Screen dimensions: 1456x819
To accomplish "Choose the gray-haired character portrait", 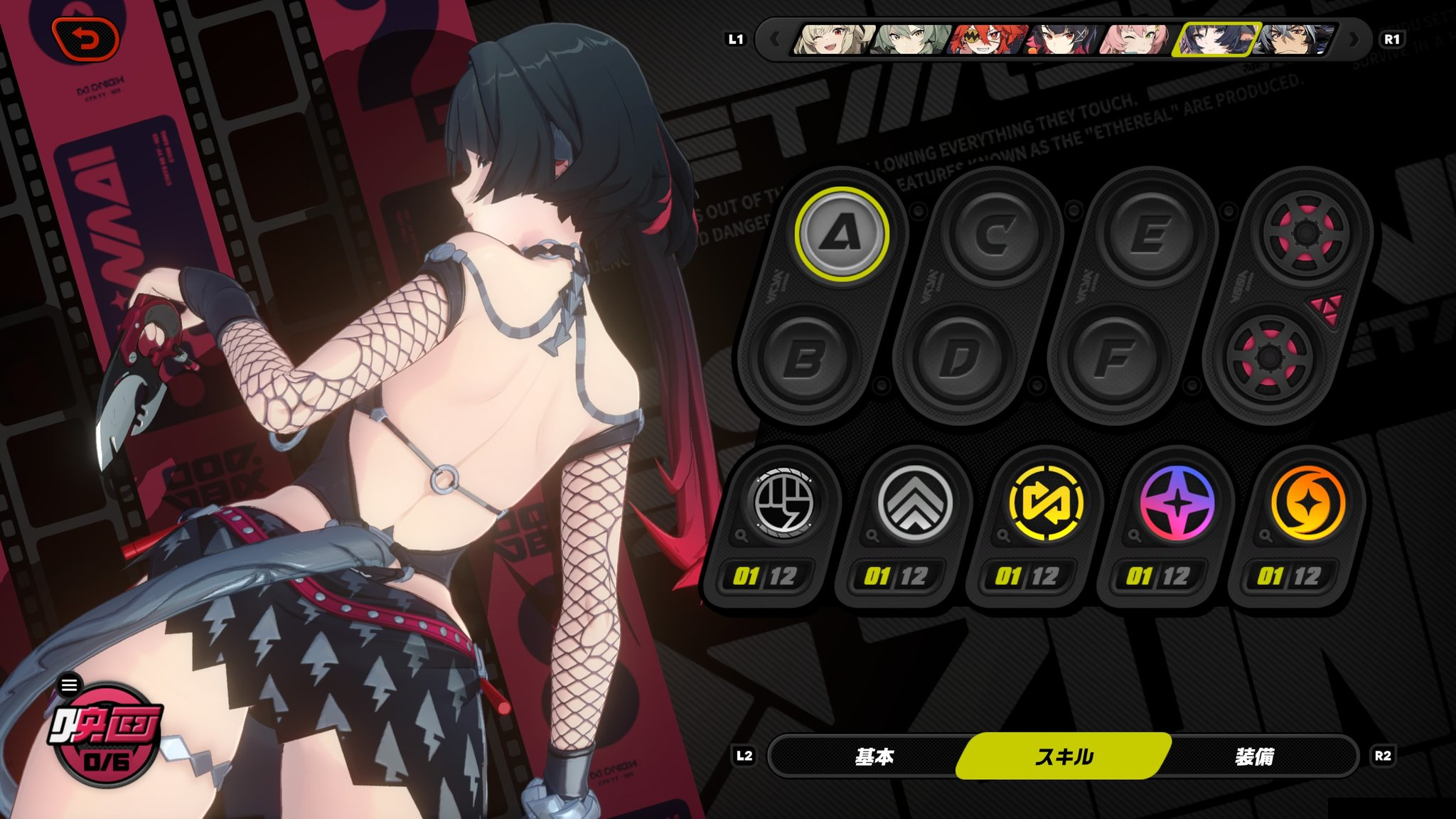I will 1290,40.
